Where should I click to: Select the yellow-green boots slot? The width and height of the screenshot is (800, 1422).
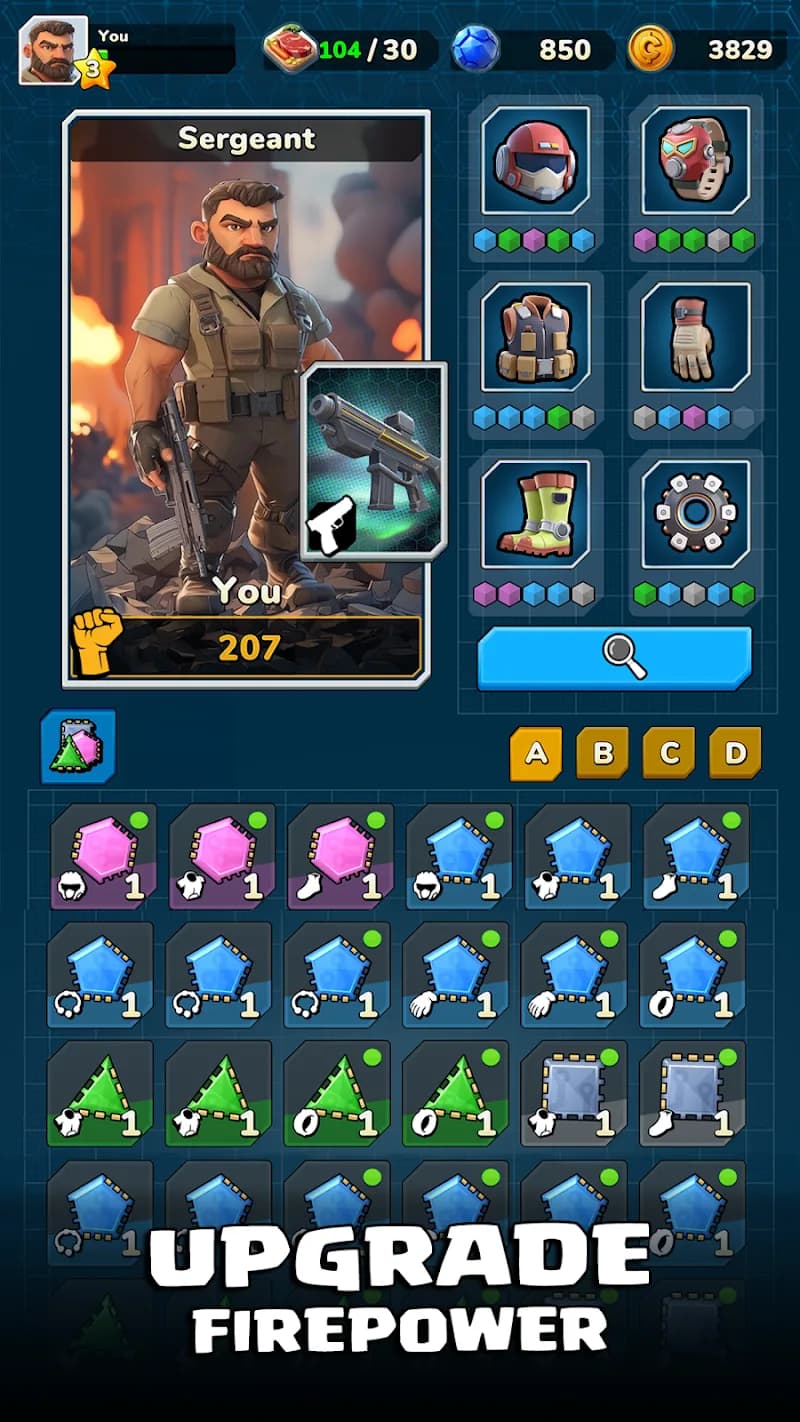[x=535, y=513]
